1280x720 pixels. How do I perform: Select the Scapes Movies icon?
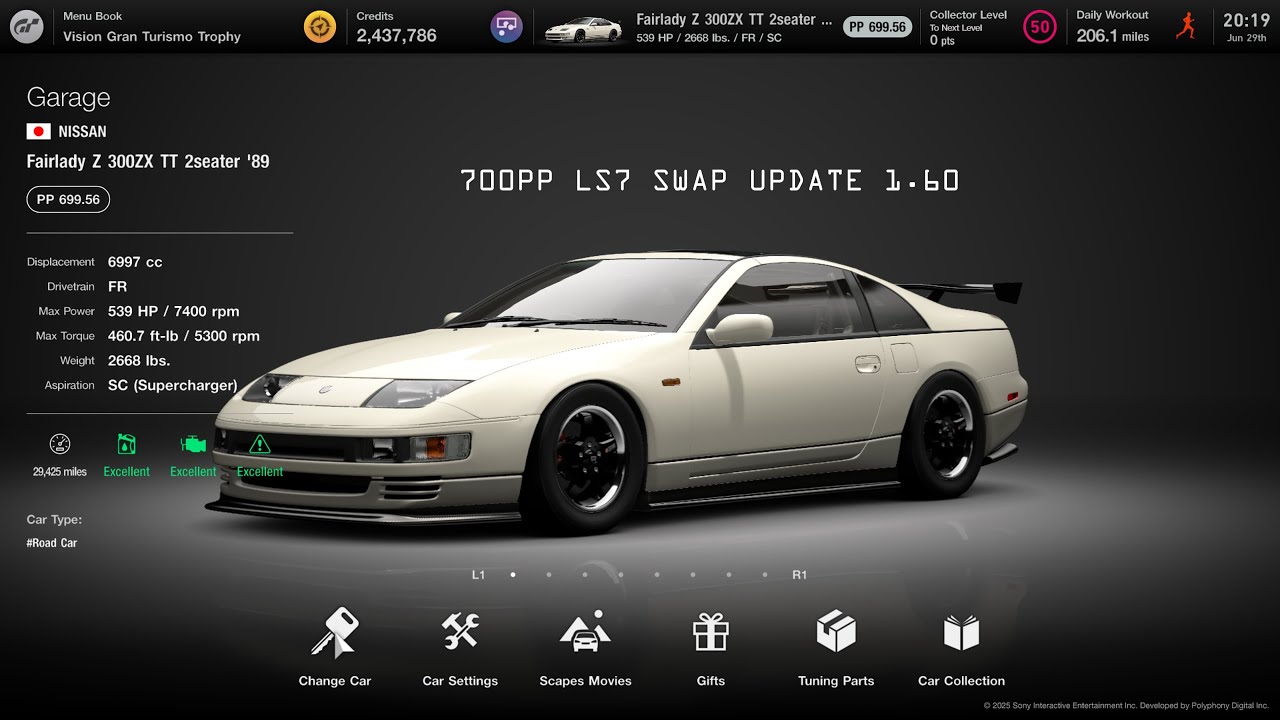585,630
